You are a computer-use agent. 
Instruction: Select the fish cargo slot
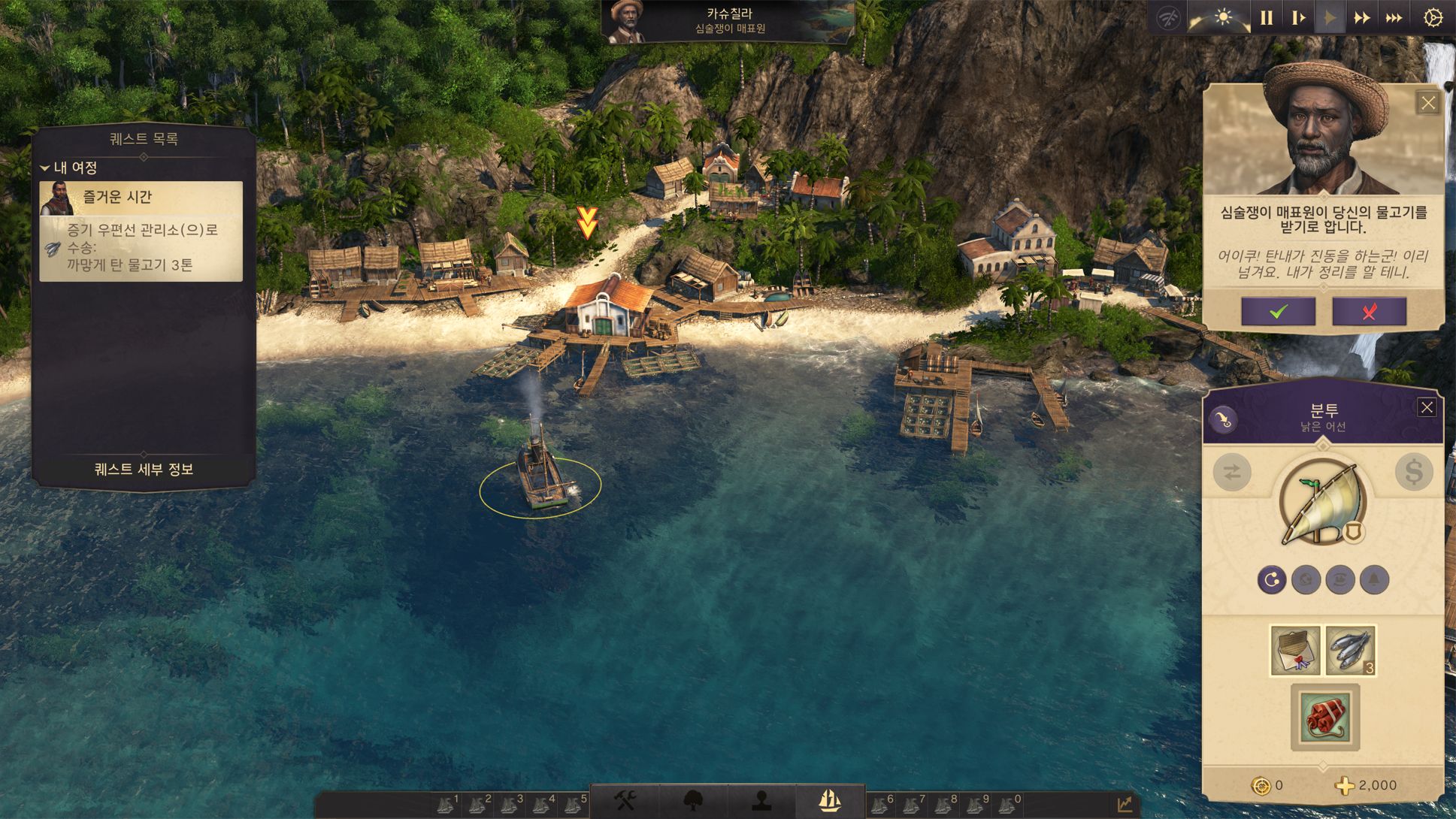pyautogui.click(x=1350, y=651)
